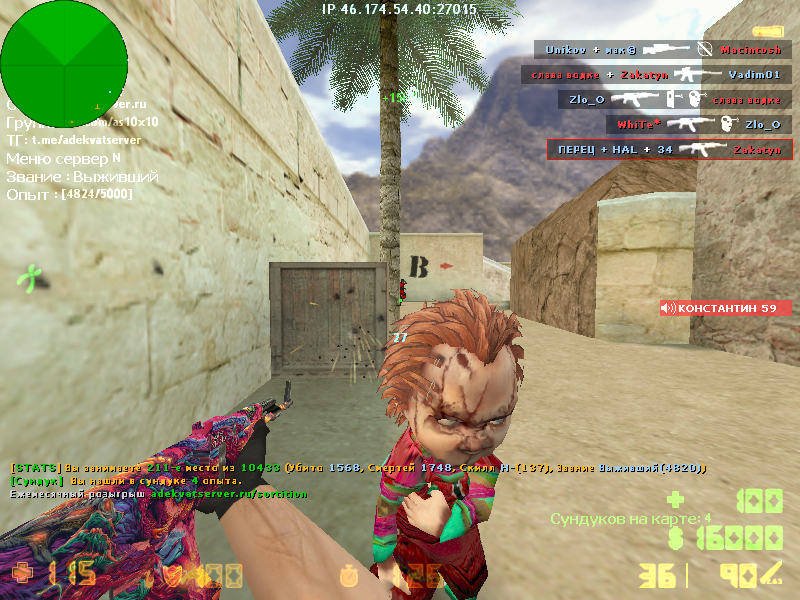Open the Меню сервер entry

click(63, 158)
